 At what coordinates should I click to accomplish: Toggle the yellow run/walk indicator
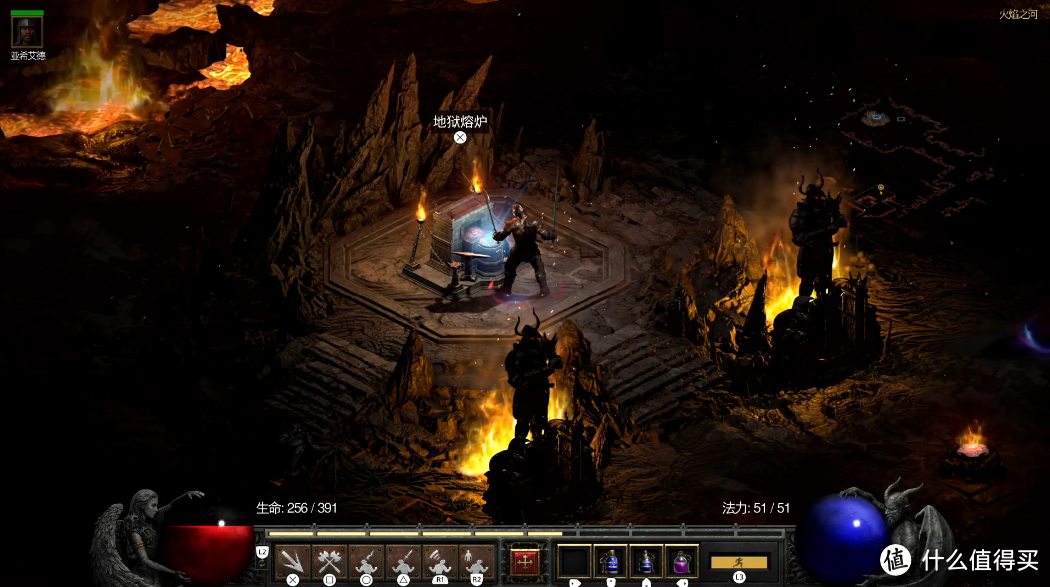739,562
